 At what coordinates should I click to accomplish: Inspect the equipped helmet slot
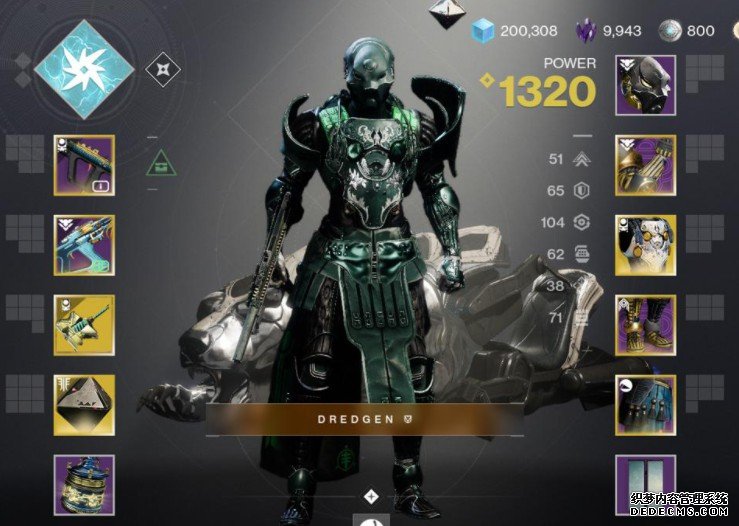click(x=645, y=85)
